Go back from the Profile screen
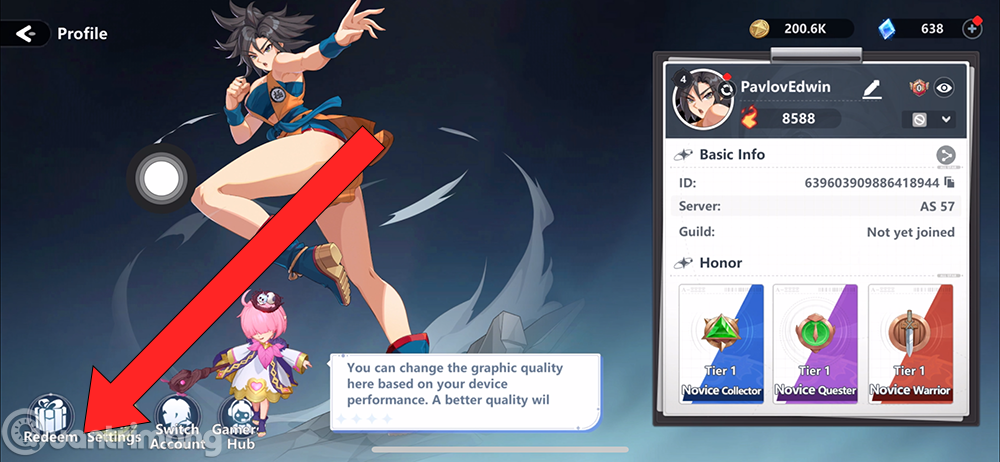This screenshot has width=1000, height=462. click(26, 34)
